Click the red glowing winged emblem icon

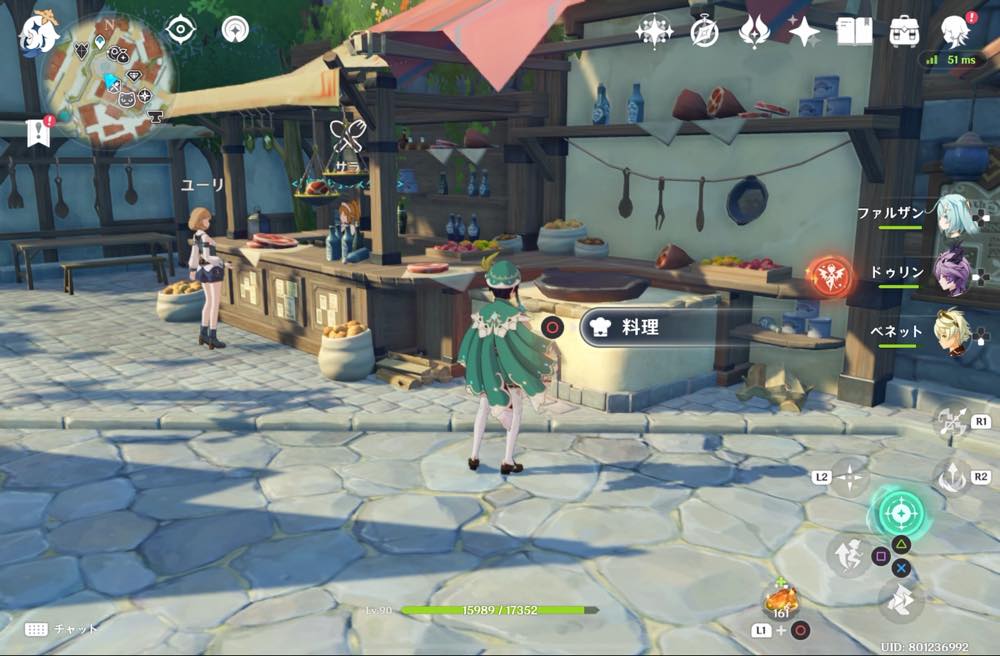pos(829,275)
